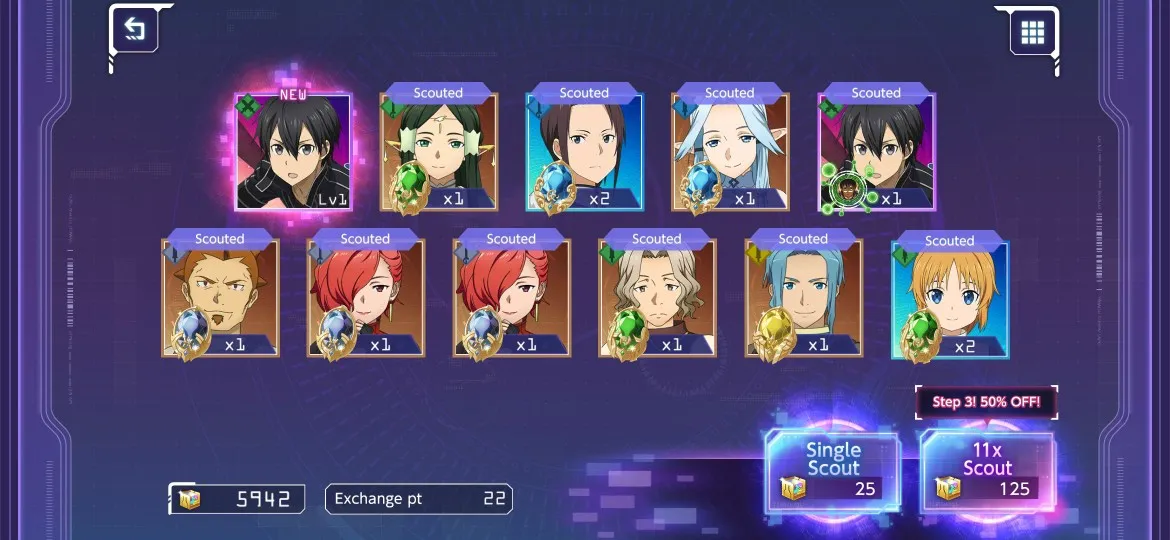Choose the dark-haired man card with blue background
The height and width of the screenshot is (540, 1170).
tap(584, 152)
